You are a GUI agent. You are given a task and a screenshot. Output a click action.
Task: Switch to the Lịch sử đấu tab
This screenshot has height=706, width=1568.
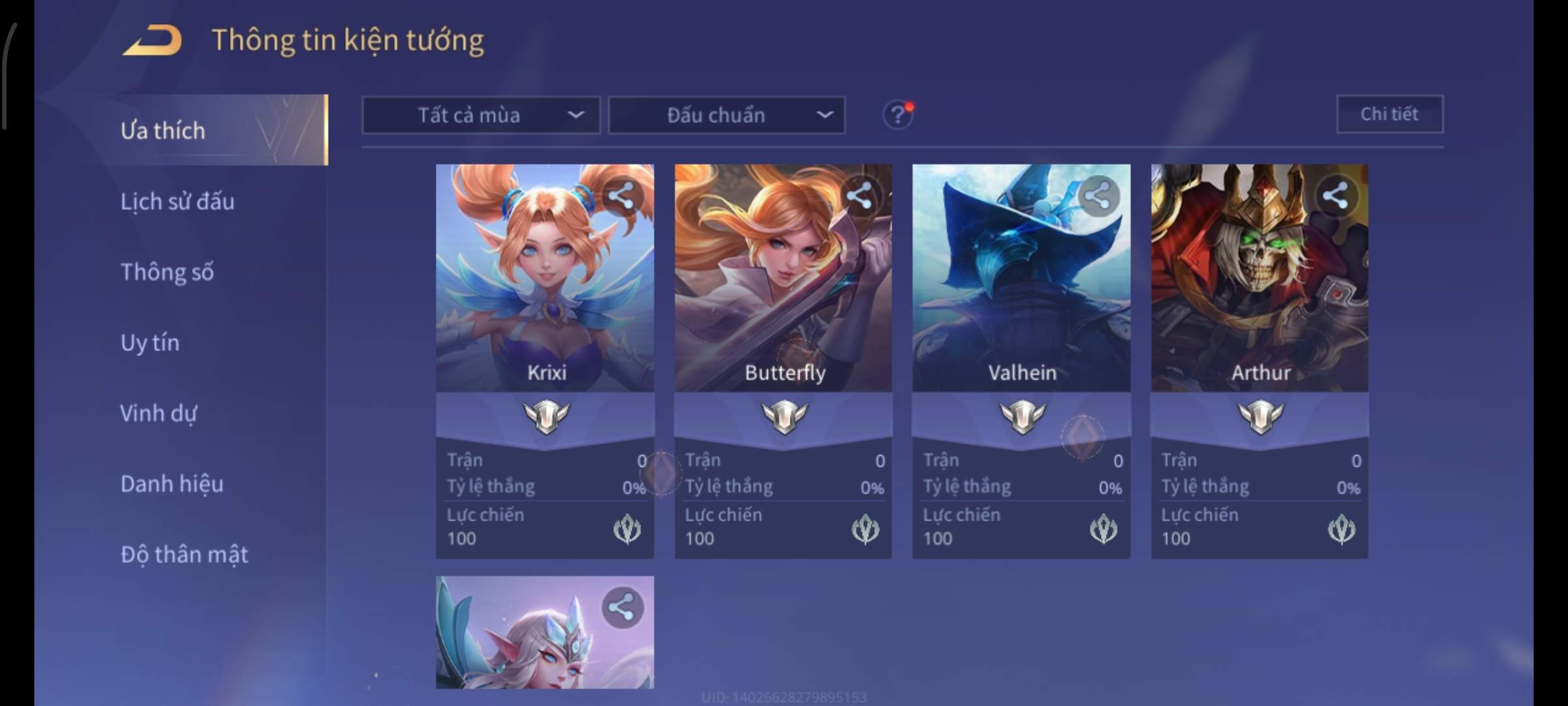[x=177, y=201]
